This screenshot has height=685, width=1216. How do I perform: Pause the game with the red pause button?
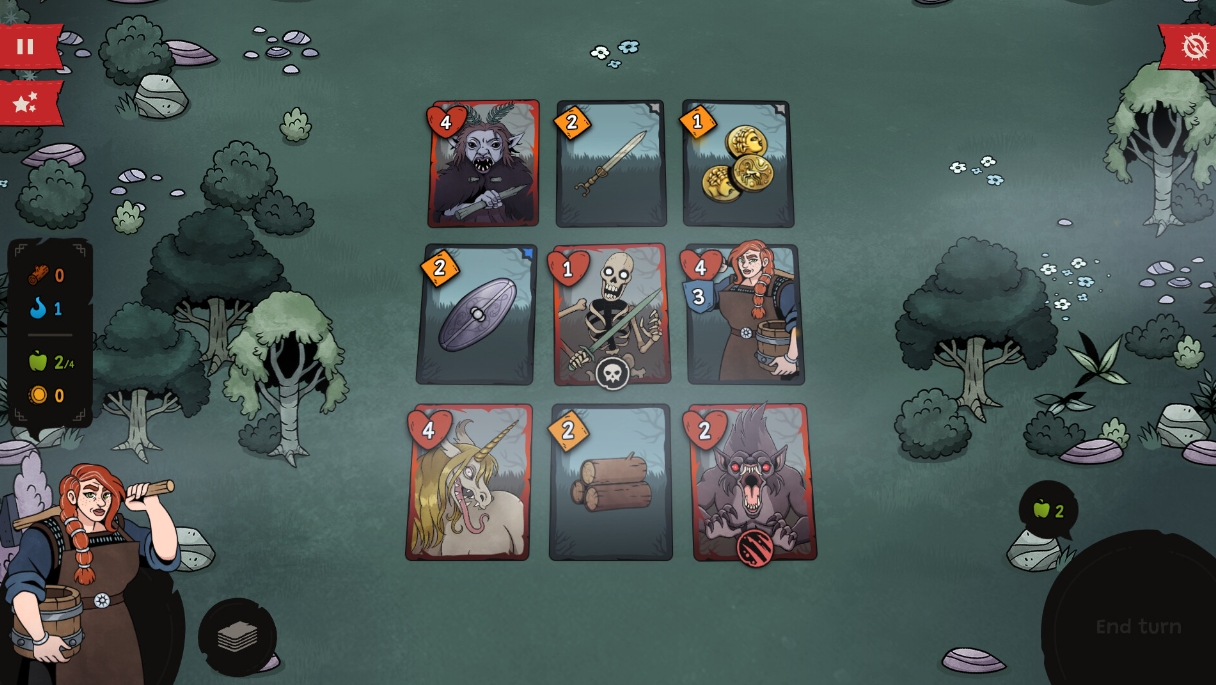(x=26, y=46)
